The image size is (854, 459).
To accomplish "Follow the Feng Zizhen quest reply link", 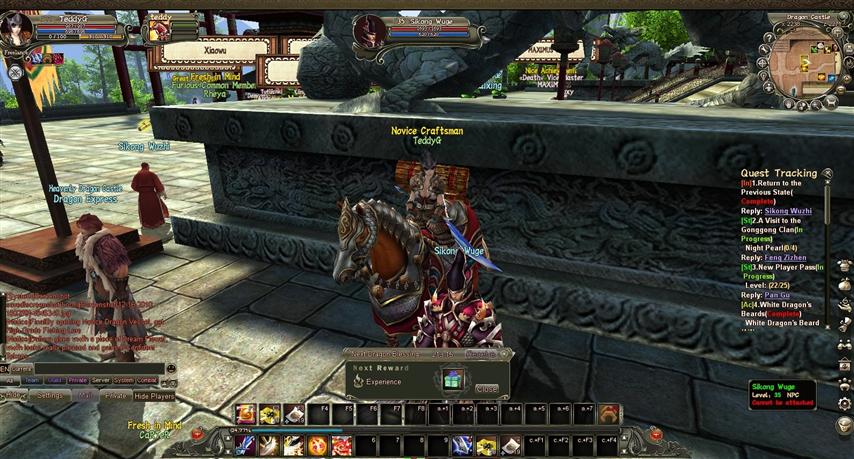I will (x=784, y=258).
